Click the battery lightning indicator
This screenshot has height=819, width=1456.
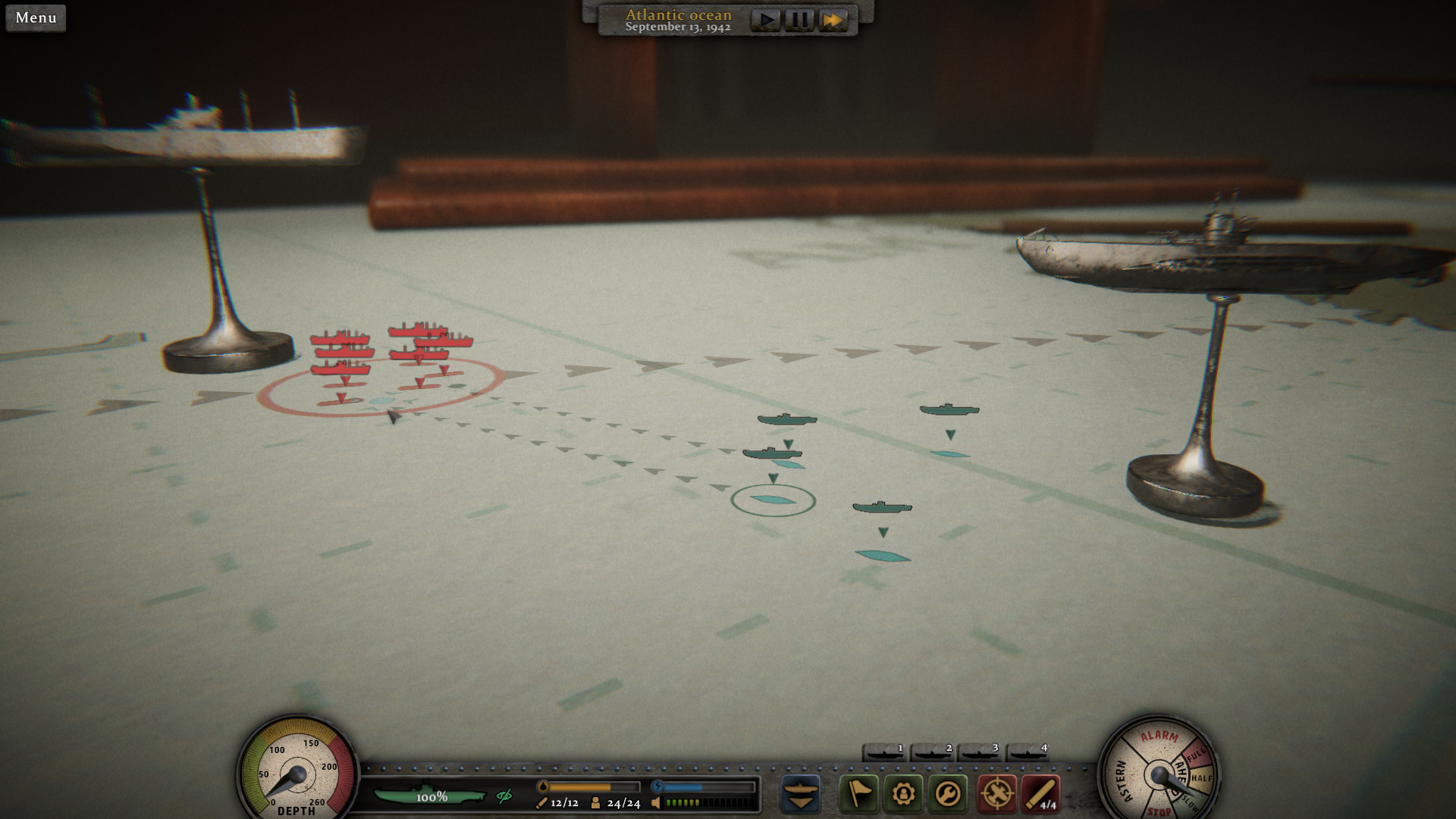click(x=658, y=786)
